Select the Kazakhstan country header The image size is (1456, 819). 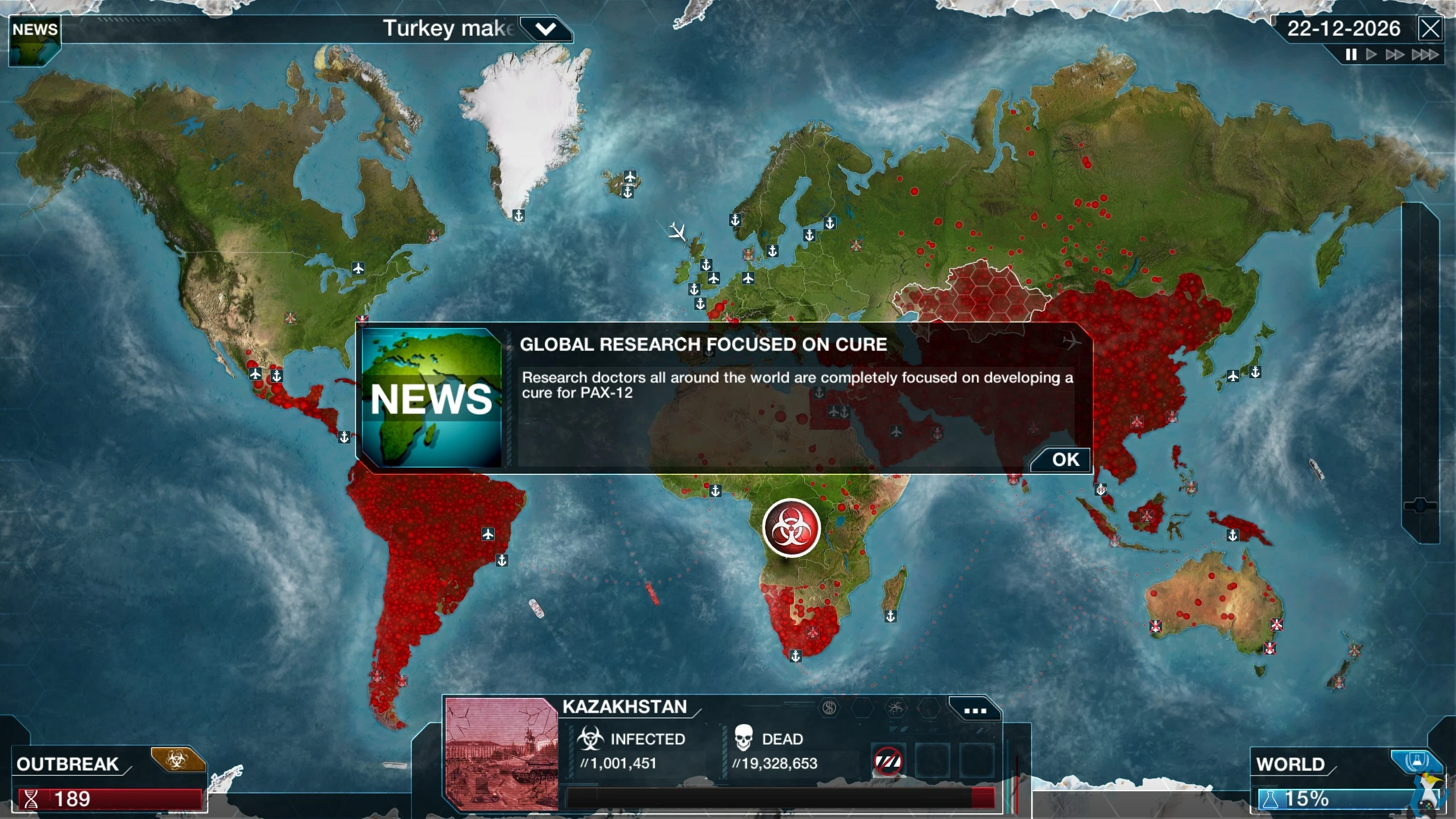624,707
